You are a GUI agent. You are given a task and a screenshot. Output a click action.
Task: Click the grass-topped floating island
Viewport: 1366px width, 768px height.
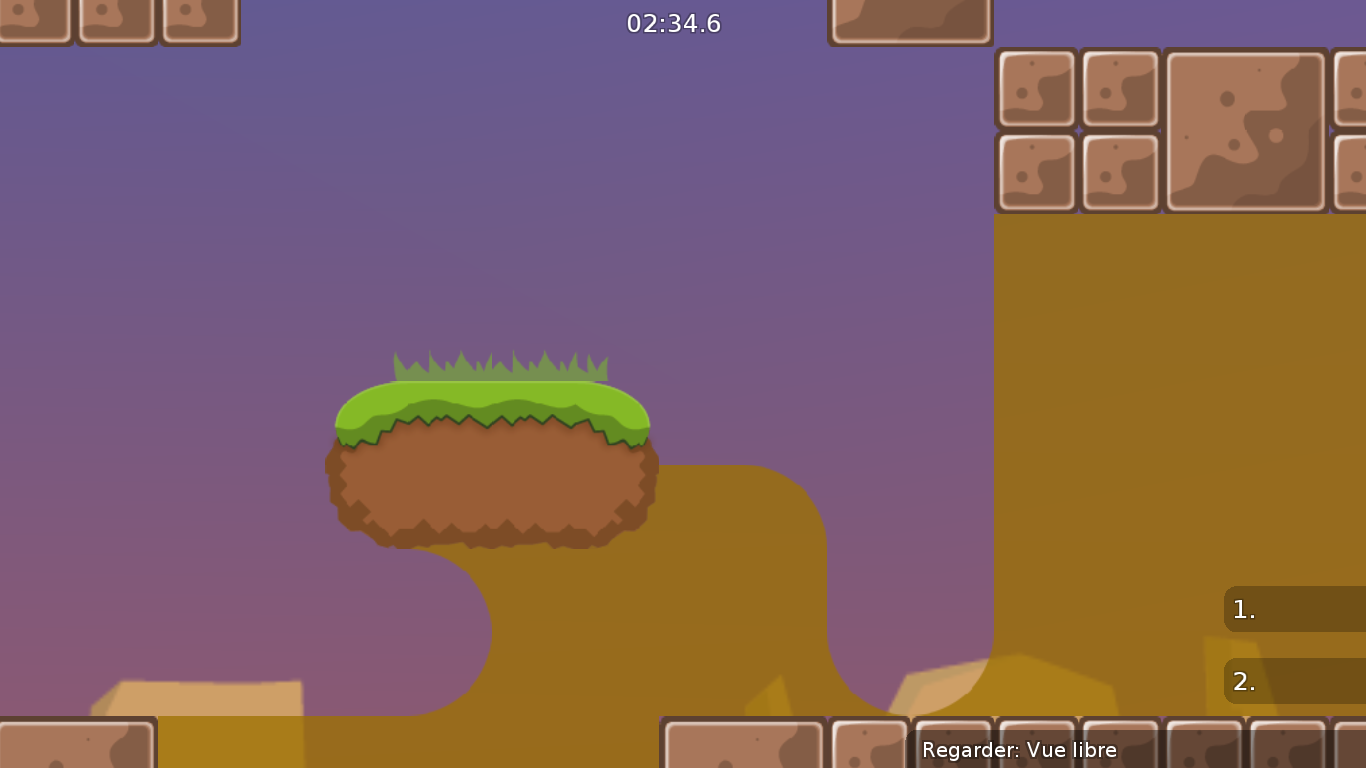(490, 460)
